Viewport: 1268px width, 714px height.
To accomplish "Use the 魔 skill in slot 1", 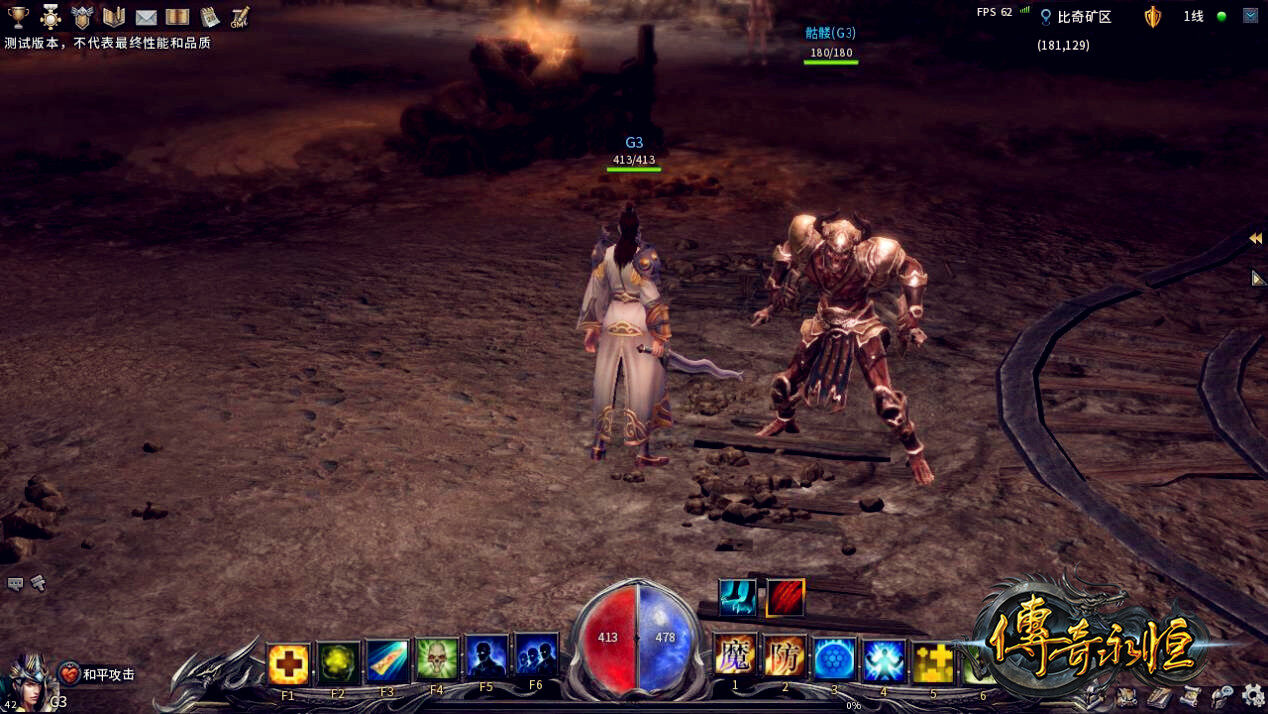I will pyautogui.click(x=735, y=656).
